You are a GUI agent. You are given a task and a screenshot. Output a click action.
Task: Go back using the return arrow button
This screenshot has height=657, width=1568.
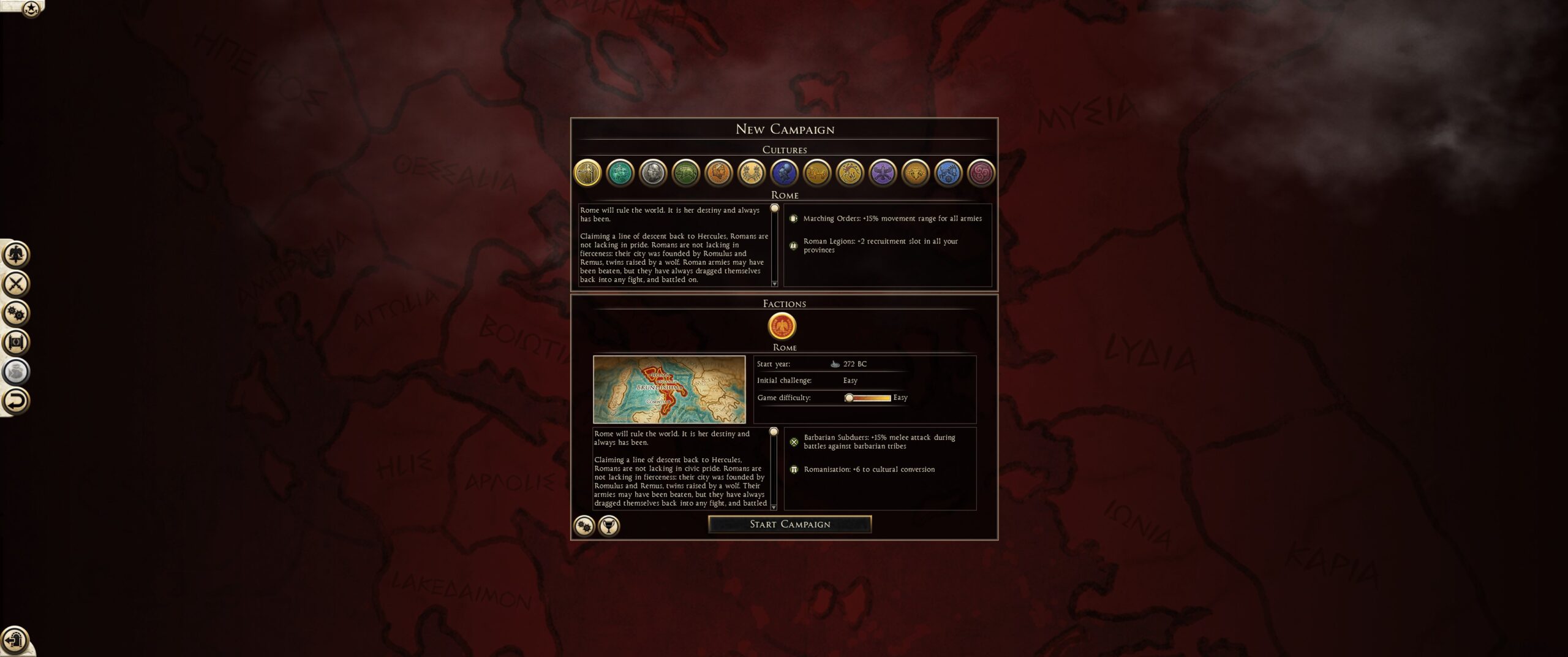pos(16,401)
